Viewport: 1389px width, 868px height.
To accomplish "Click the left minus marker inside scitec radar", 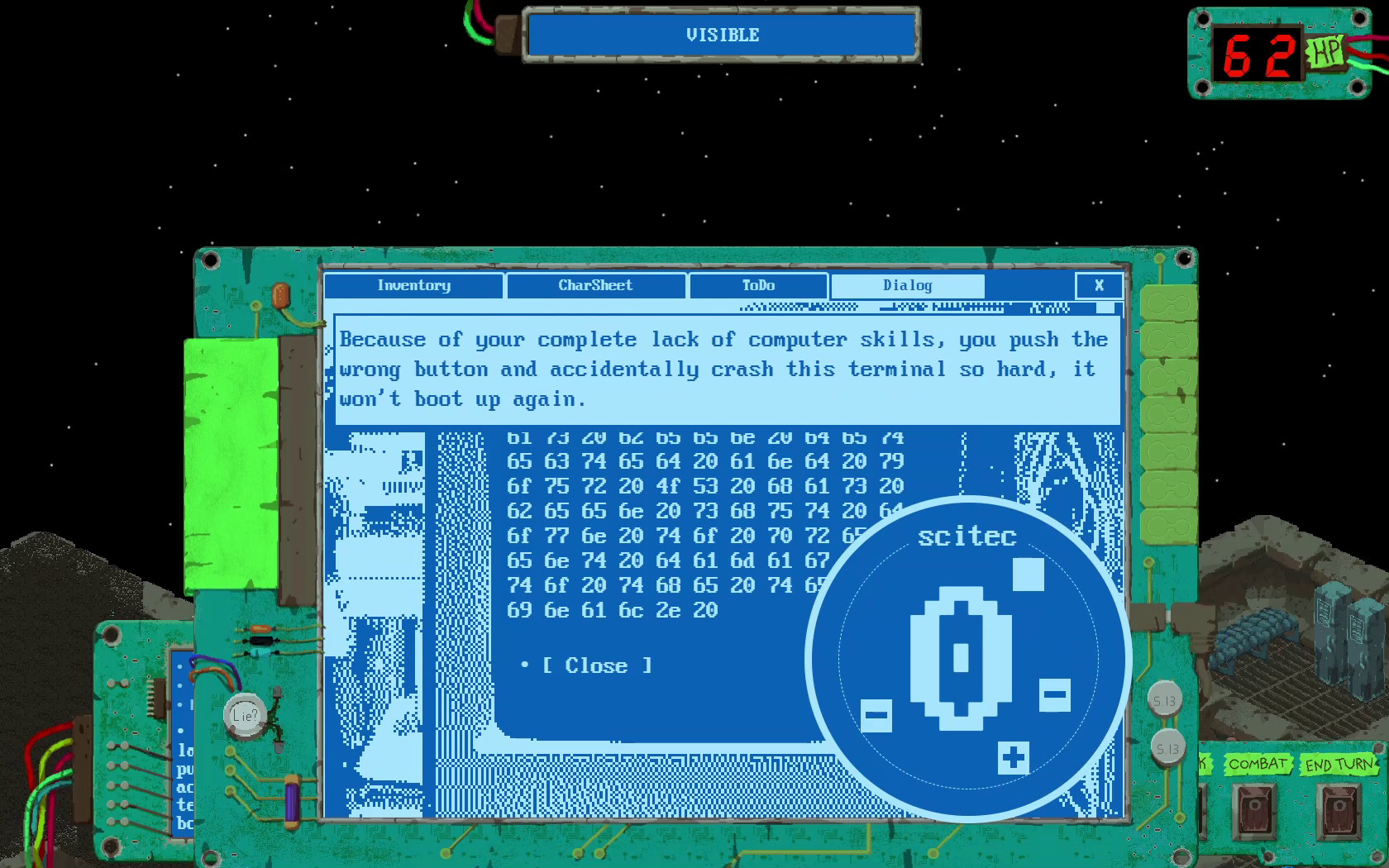I will click(x=876, y=713).
